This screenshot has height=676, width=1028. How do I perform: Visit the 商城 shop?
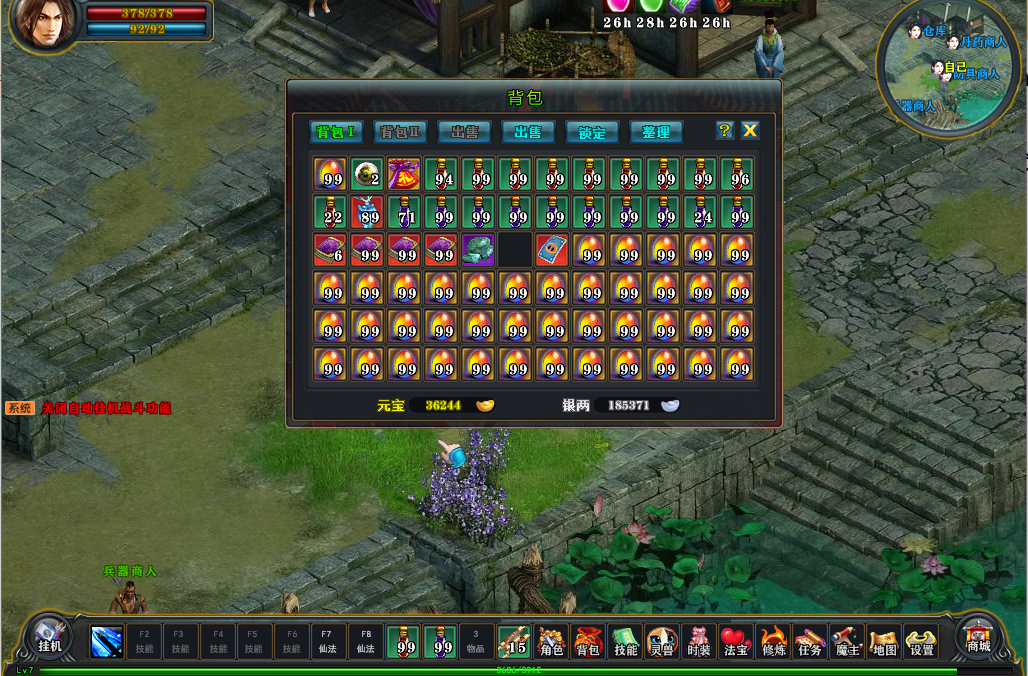point(978,637)
